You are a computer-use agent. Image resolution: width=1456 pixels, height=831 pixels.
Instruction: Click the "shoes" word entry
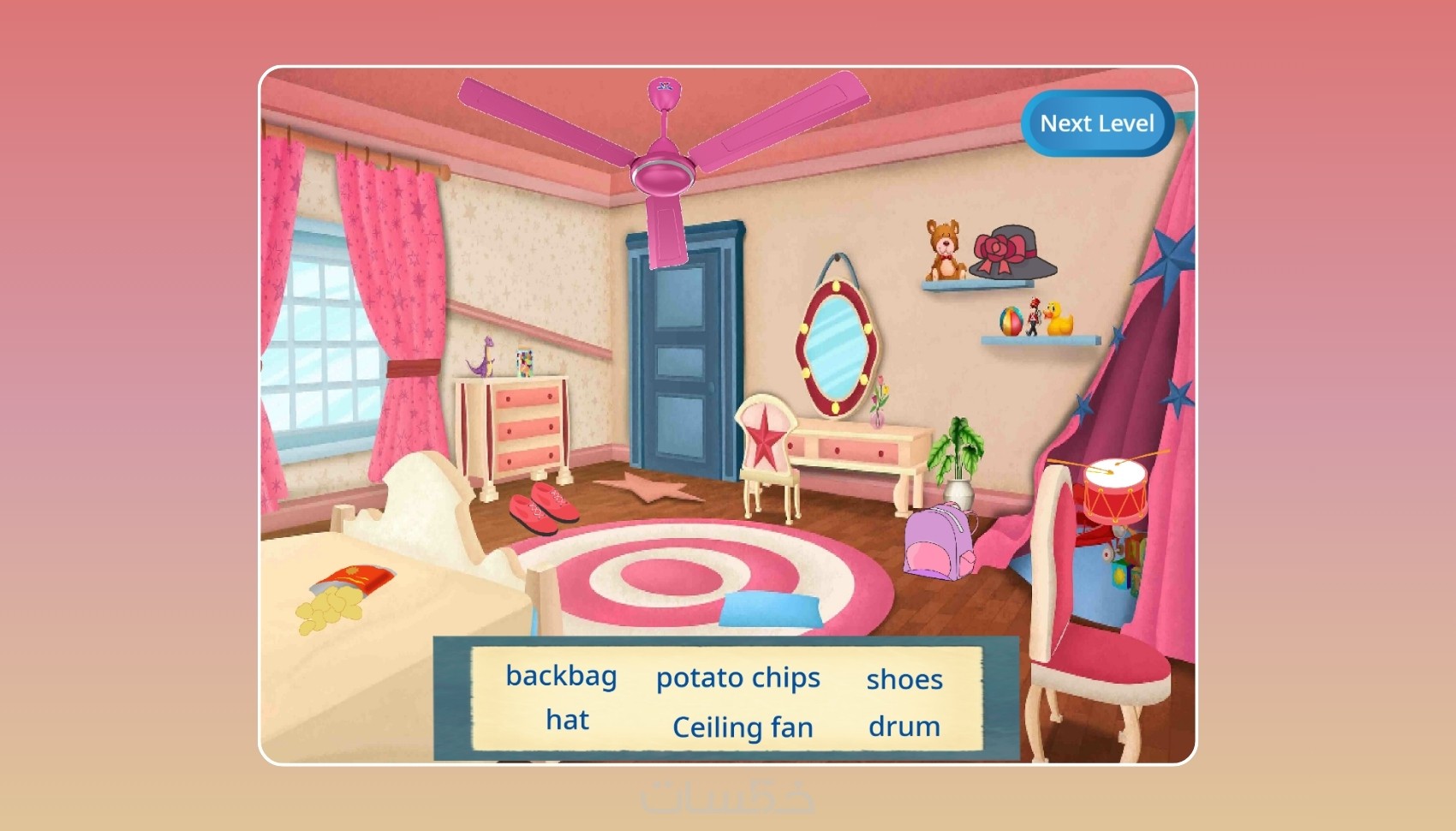[904, 679]
